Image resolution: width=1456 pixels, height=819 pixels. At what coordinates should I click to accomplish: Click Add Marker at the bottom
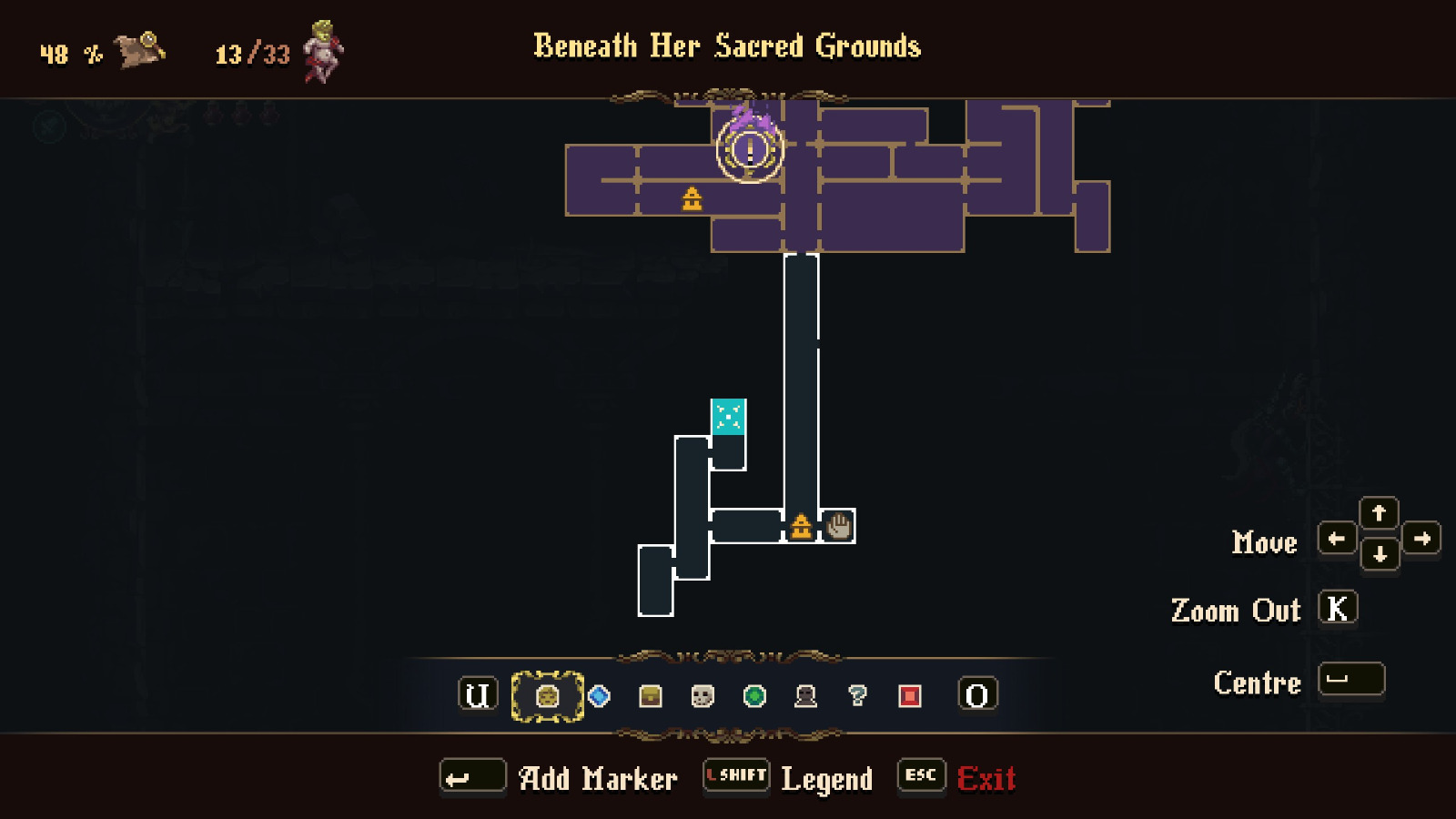pos(597,778)
